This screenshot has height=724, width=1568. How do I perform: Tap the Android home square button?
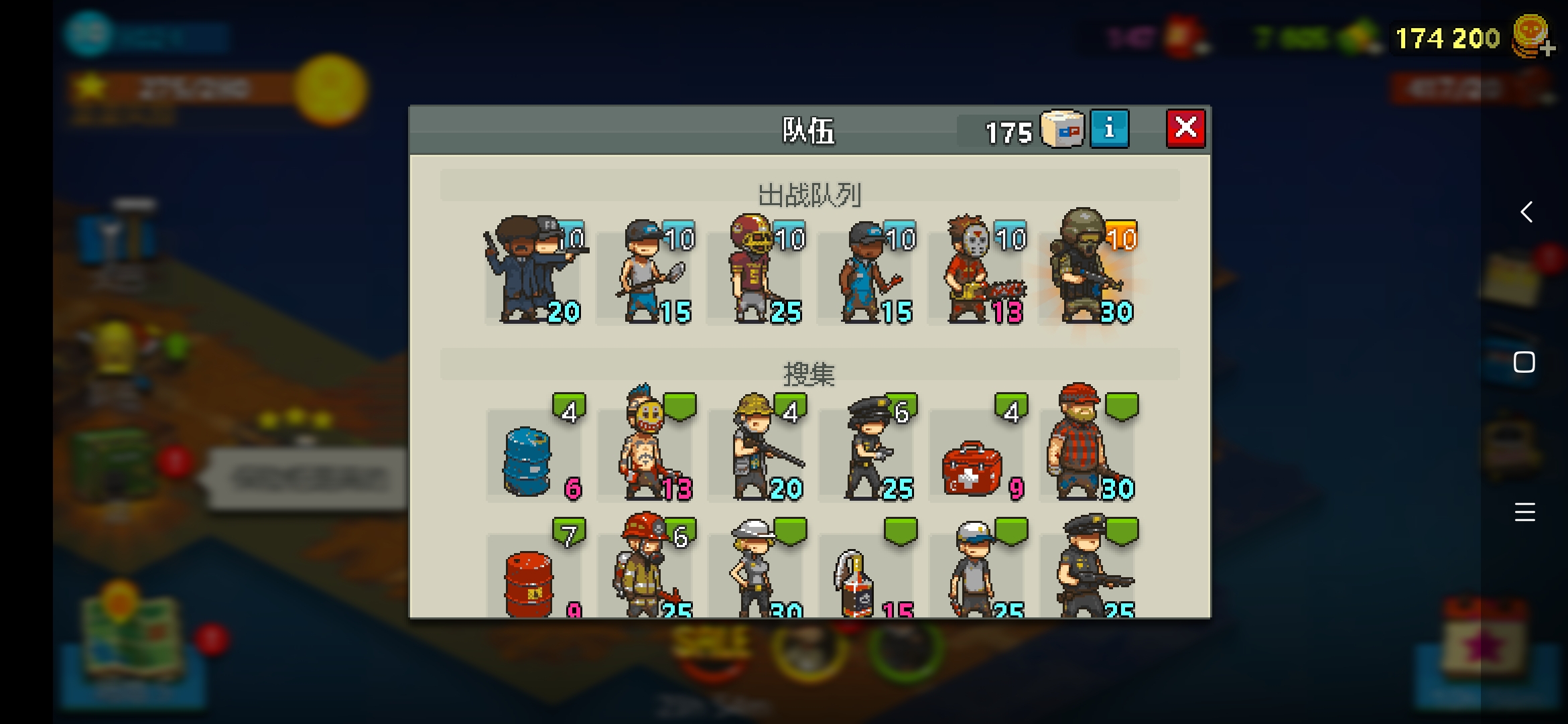[x=1524, y=362]
